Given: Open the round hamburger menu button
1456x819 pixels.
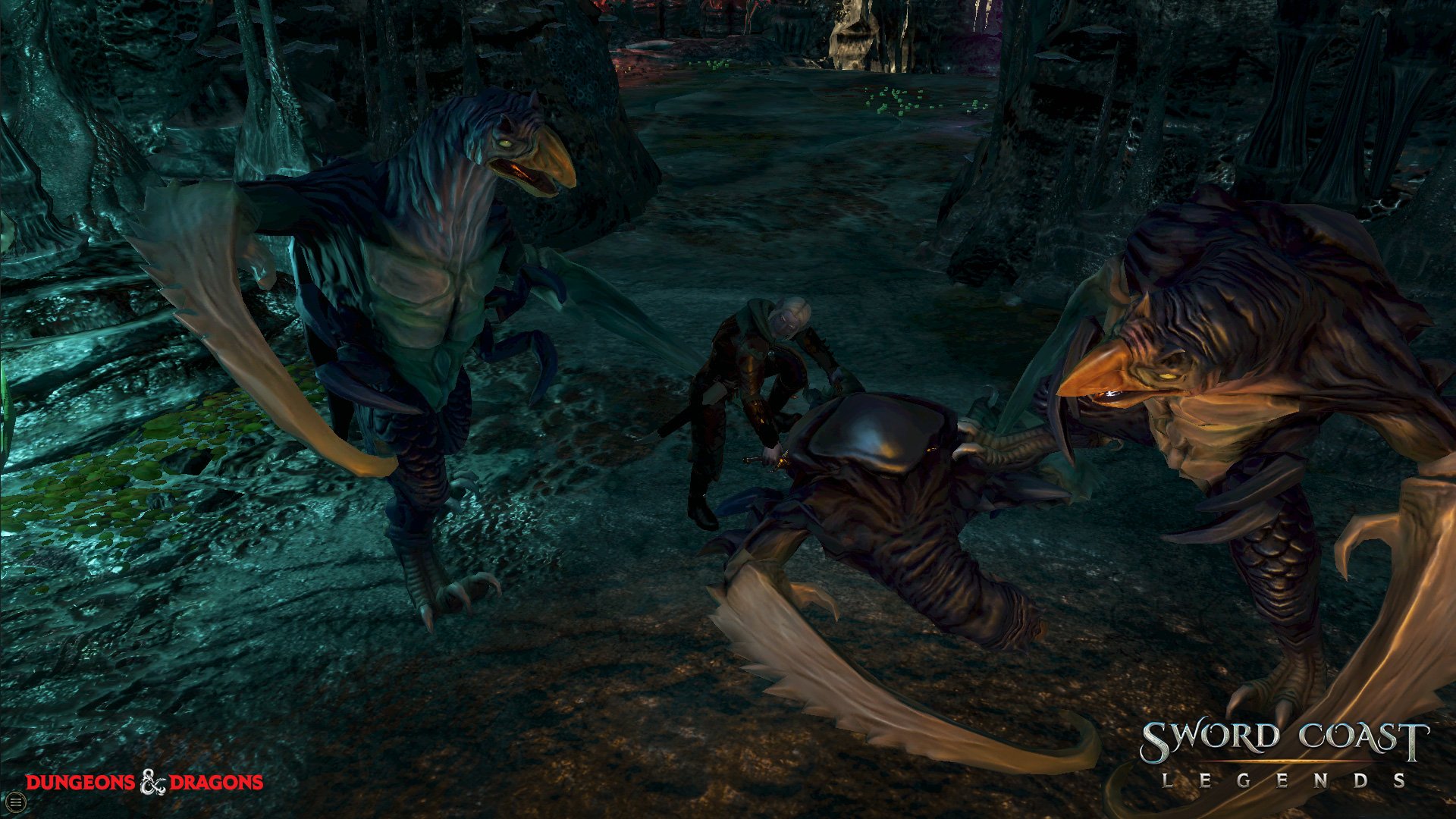Looking at the screenshot, I should pyautogui.click(x=16, y=801).
